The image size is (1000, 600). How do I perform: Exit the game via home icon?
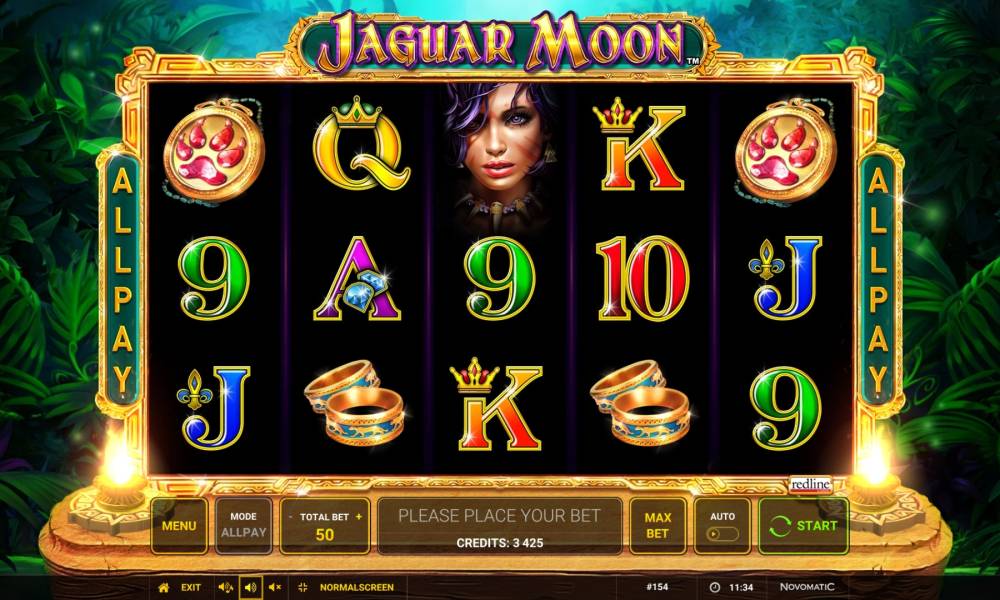(164, 587)
